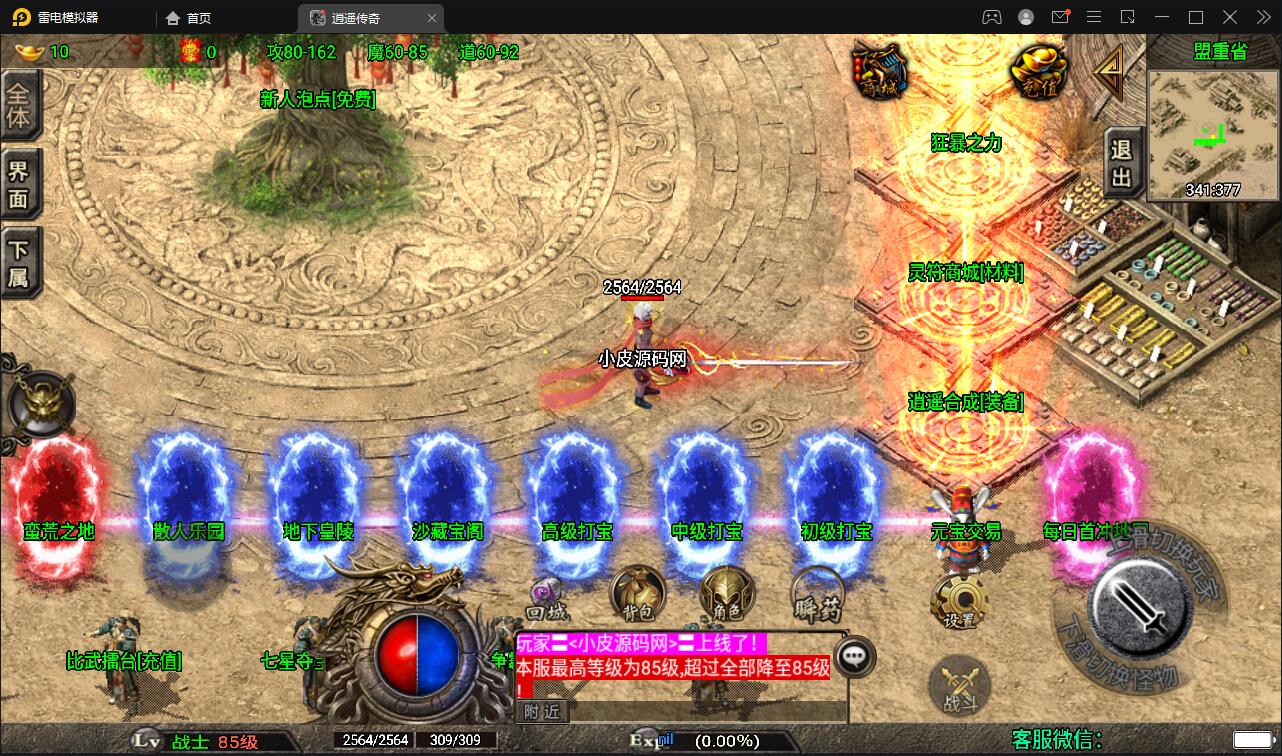Viewport: 1282px width, 756px height.
Task: Select the 界面 side tab
Action: pyautogui.click(x=20, y=183)
